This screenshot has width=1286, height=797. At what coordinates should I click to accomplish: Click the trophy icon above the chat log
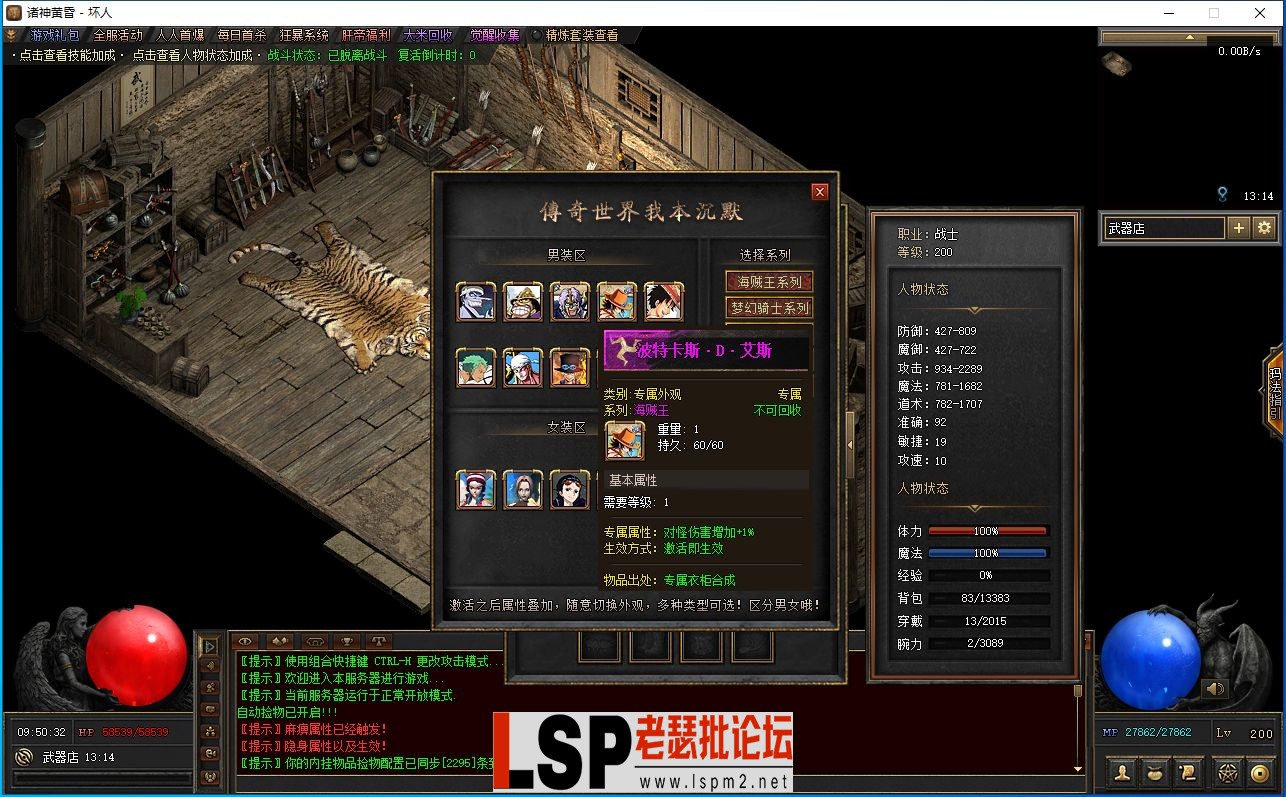345,641
